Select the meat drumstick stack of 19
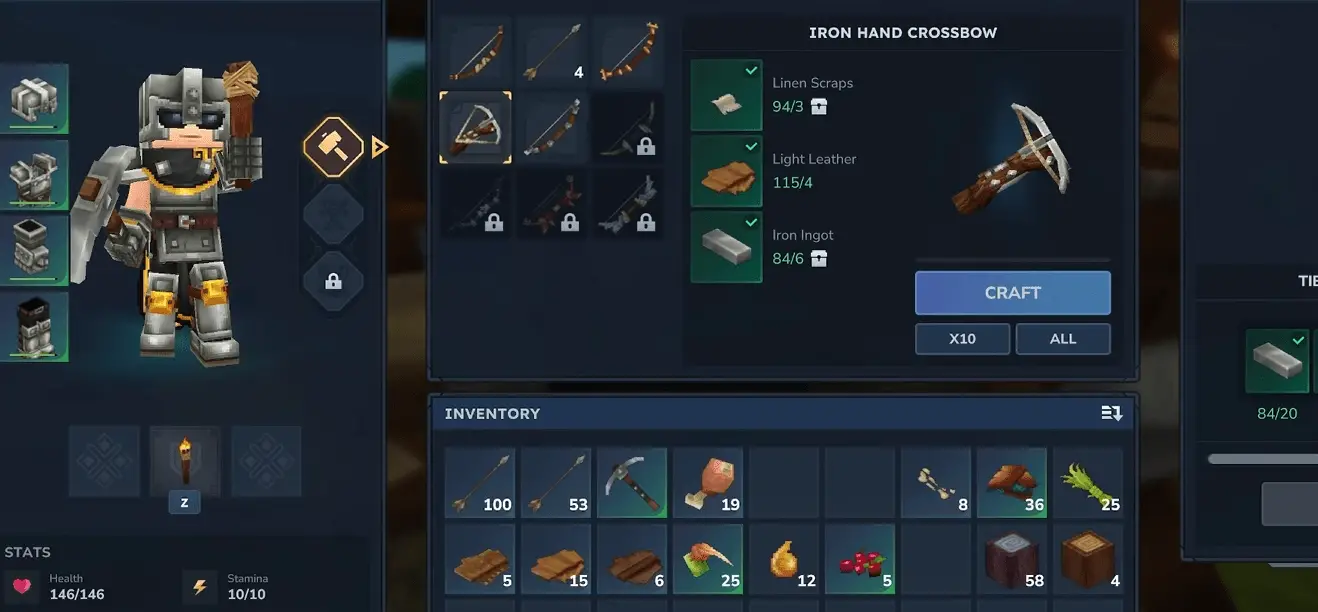Screen dimensions: 1318x612 pos(708,482)
